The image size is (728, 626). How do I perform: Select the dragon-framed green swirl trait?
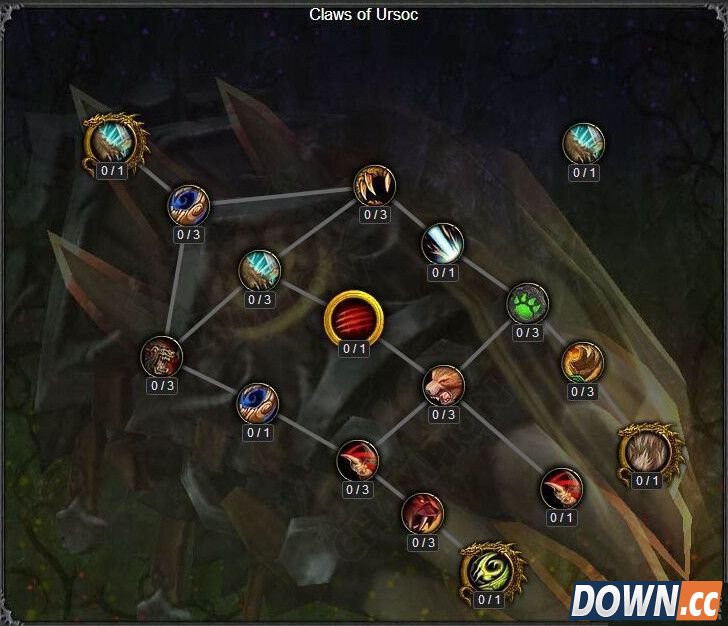489,569
